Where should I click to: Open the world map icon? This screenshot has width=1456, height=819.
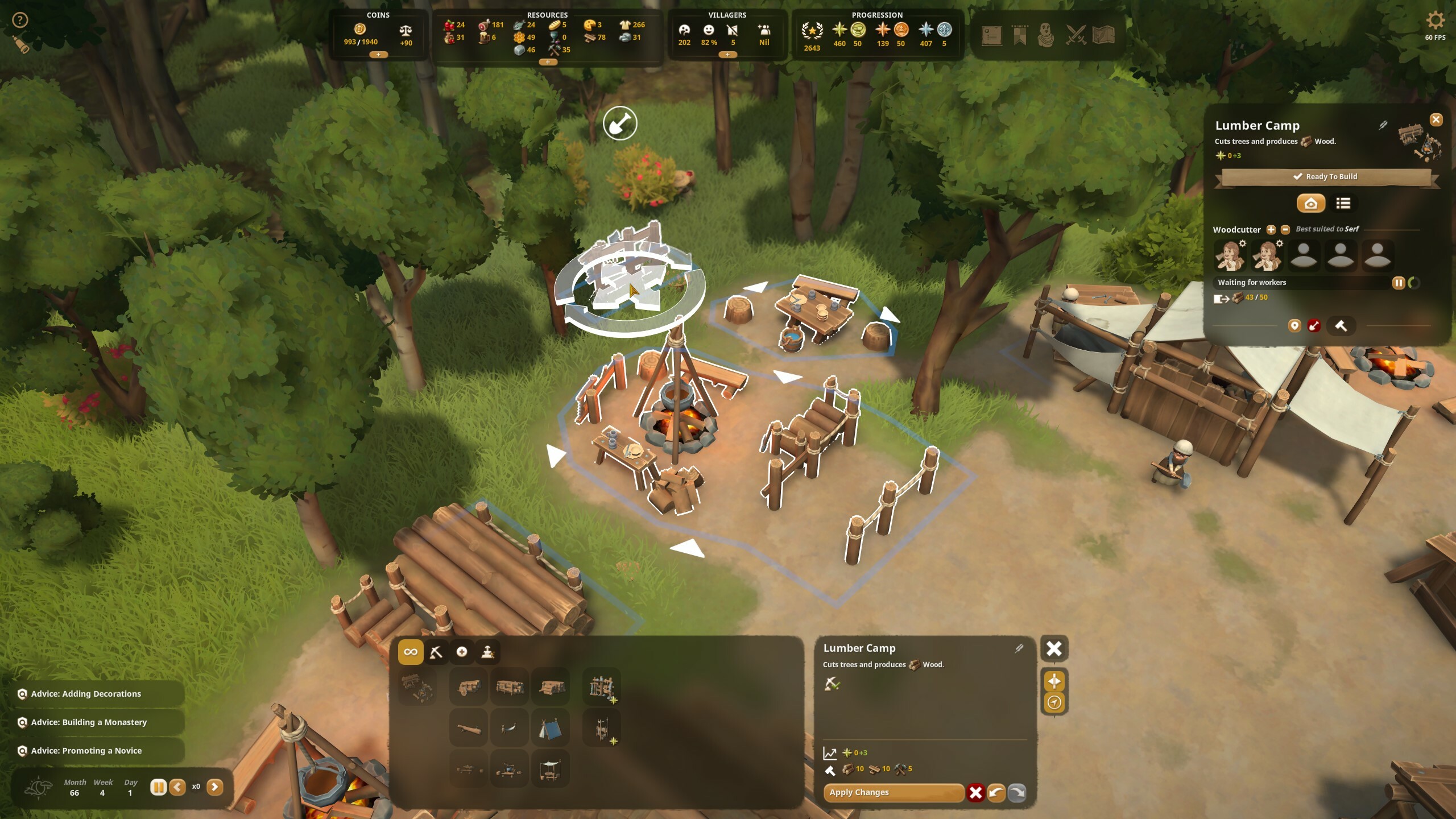(x=1103, y=35)
